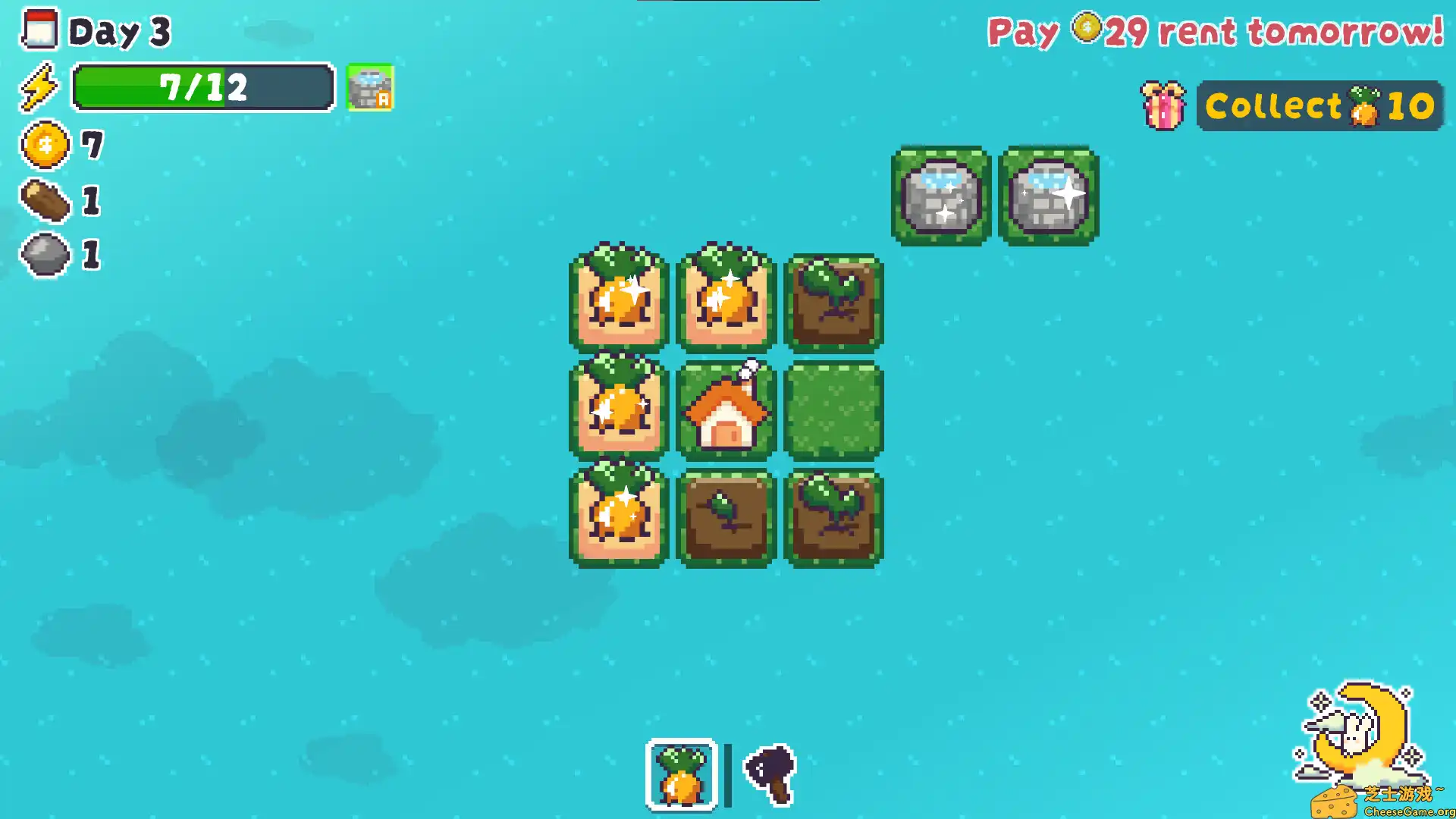Click the stone tile icon marked with an A
Viewport: 1456px width, 819px height.
[371, 86]
